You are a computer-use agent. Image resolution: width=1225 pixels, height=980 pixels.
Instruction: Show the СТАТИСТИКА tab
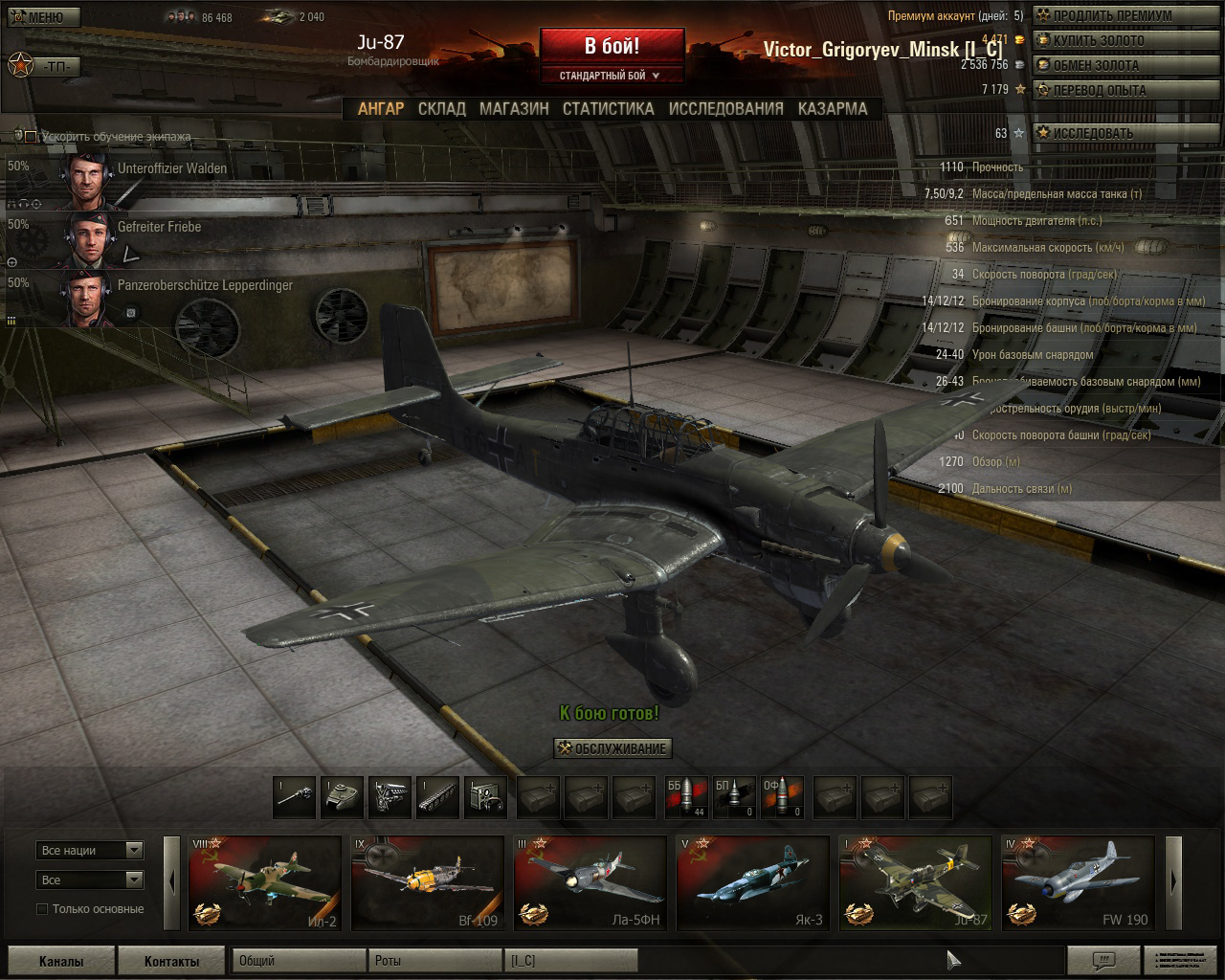(608, 109)
